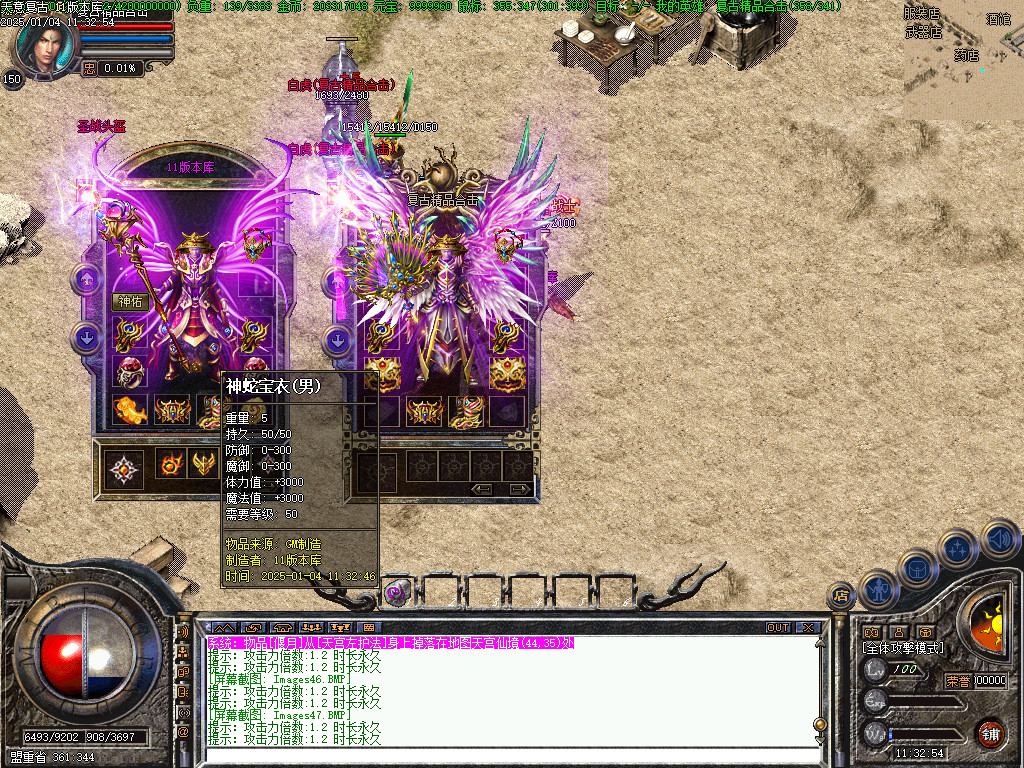
Task: Close the chat window with X
Action: click(x=808, y=628)
